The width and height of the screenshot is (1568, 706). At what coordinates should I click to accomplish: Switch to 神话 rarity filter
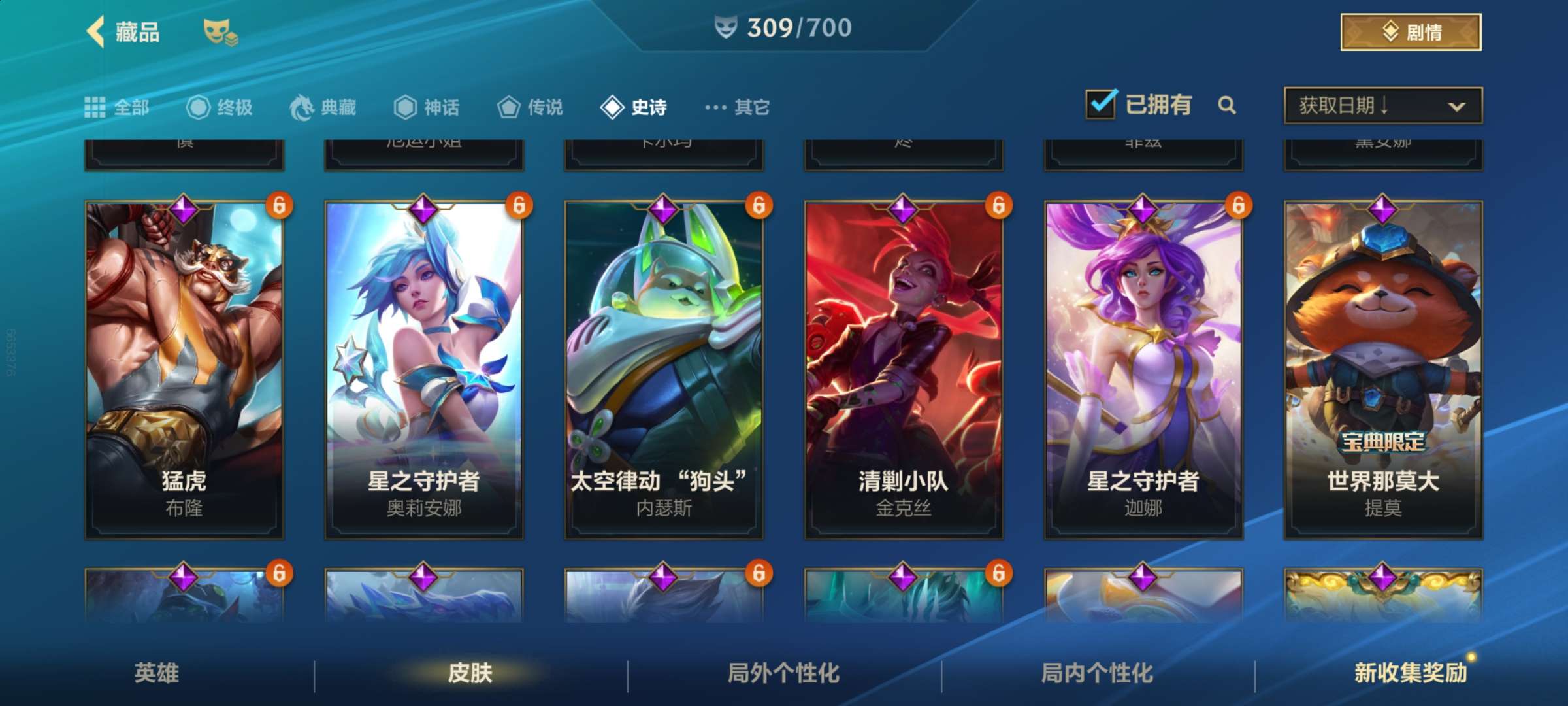pyautogui.click(x=427, y=107)
